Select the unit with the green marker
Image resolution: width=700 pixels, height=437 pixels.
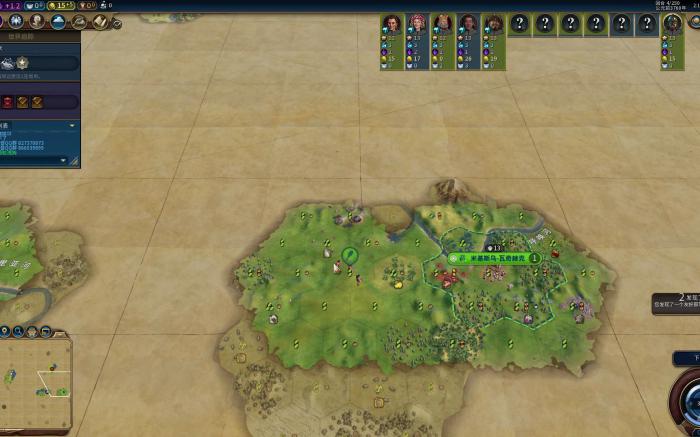pyautogui.click(x=349, y=255)
